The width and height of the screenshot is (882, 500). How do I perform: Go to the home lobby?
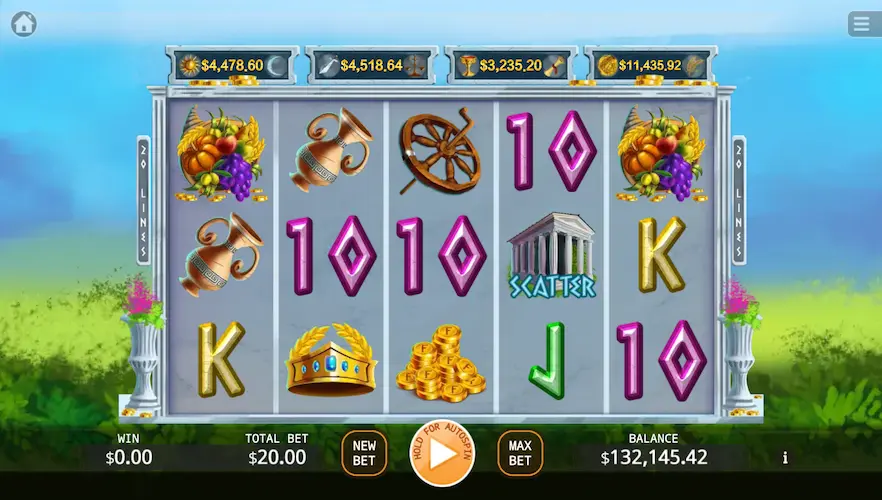point(24,23)
